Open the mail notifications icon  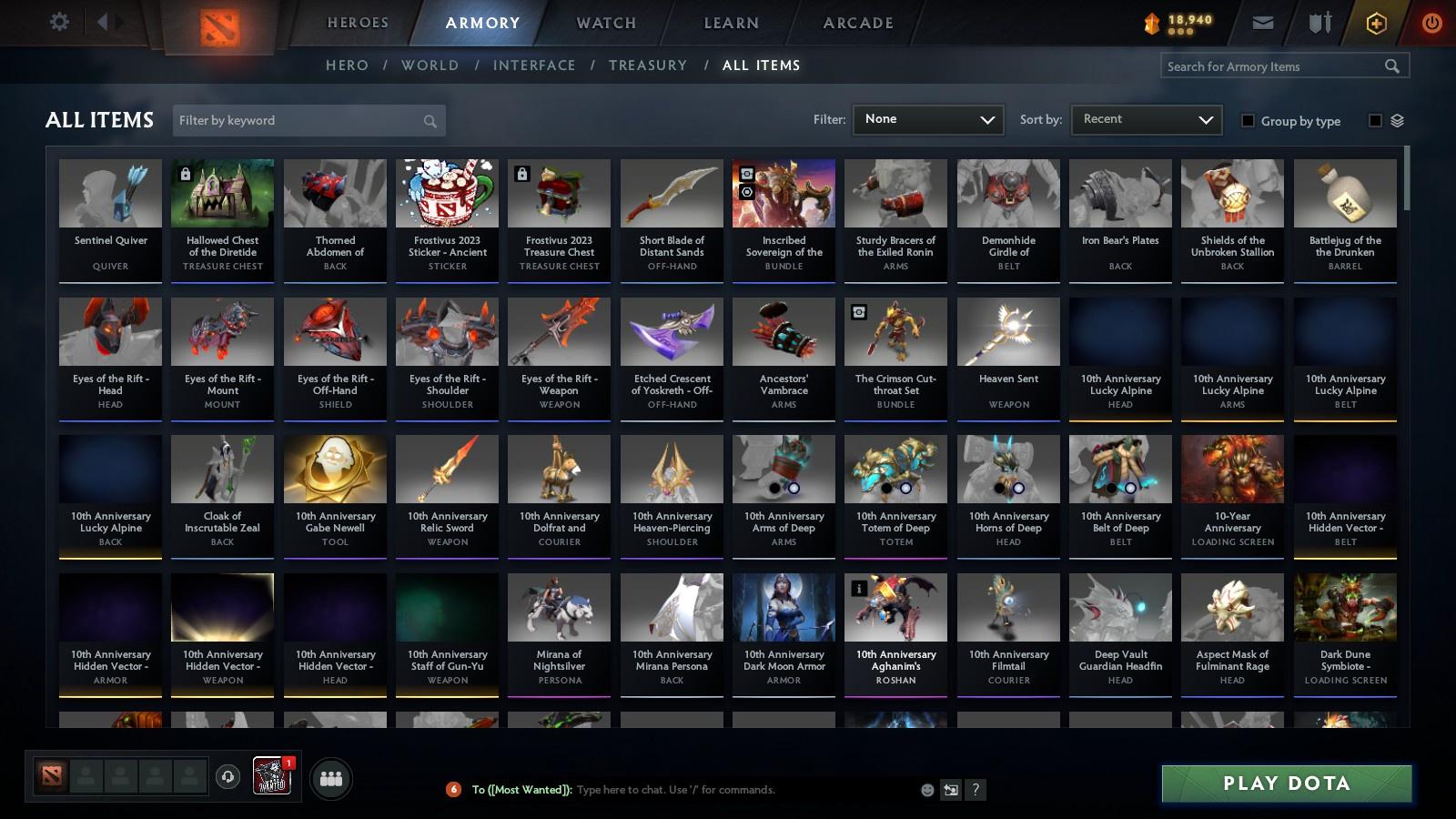point(1264,22)
